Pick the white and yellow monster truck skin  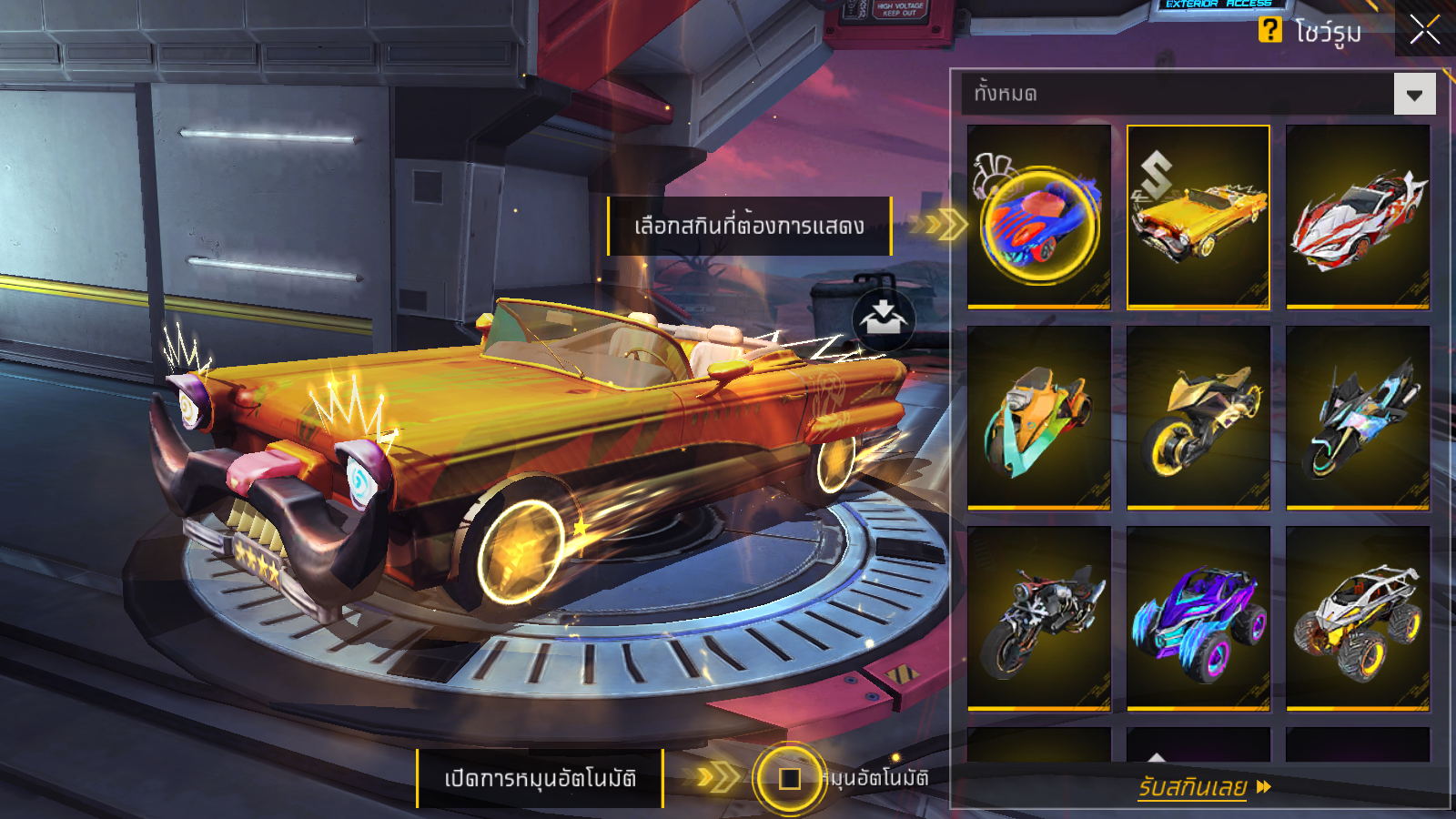click(x=1357, y=618)
